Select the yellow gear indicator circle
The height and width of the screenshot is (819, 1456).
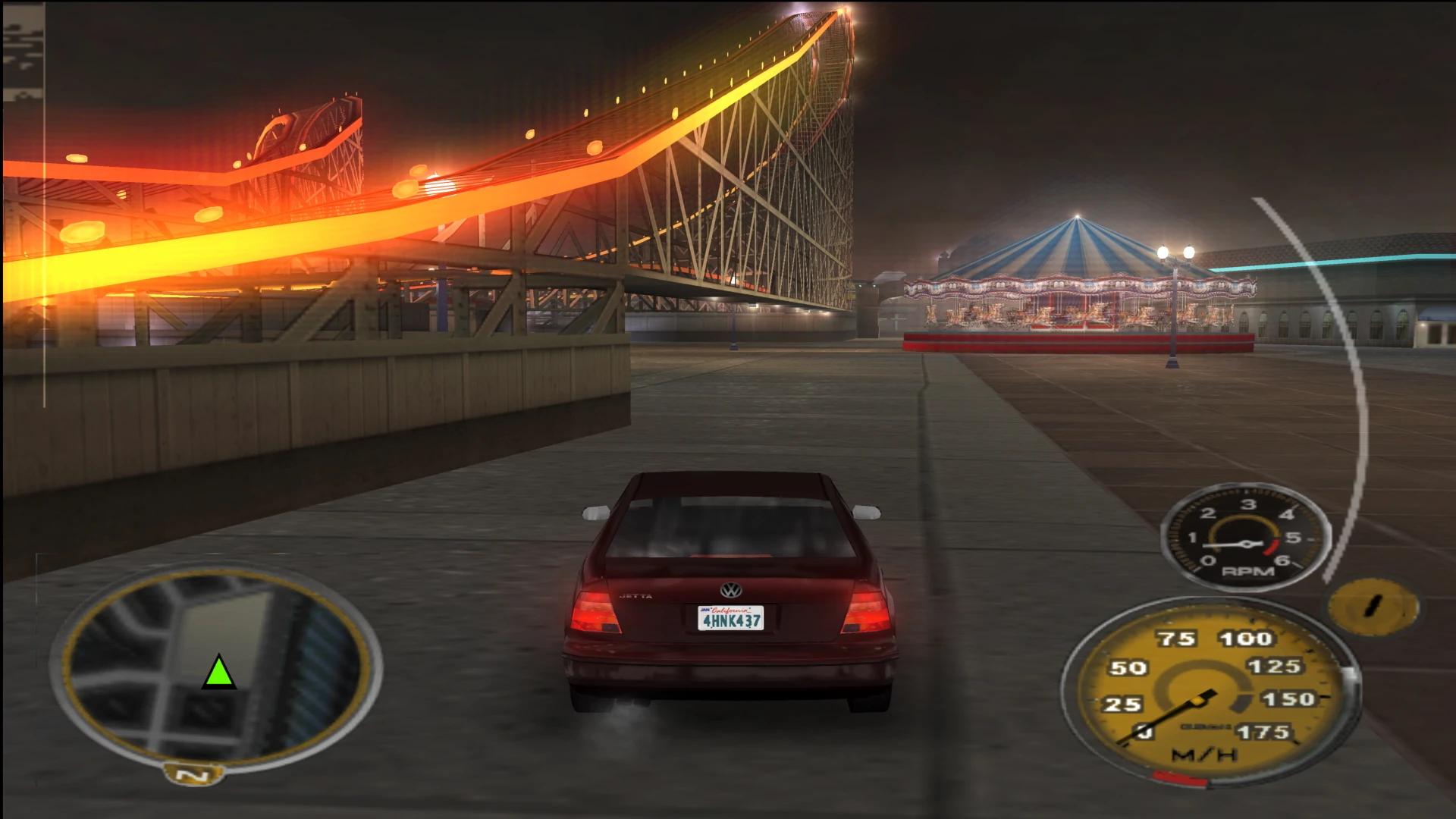coord(1375,605)
